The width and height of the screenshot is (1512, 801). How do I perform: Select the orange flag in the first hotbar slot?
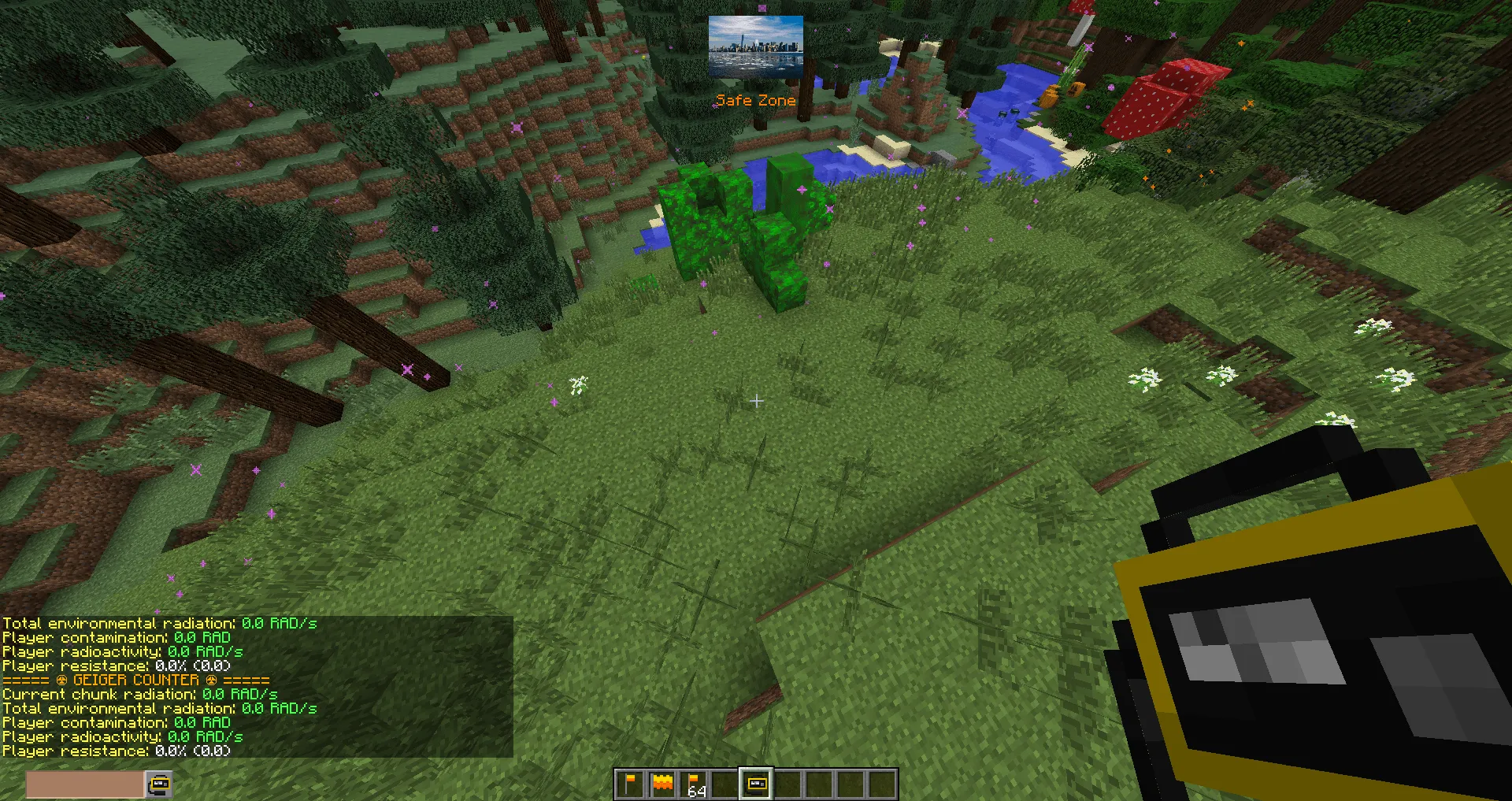(630, 784)
